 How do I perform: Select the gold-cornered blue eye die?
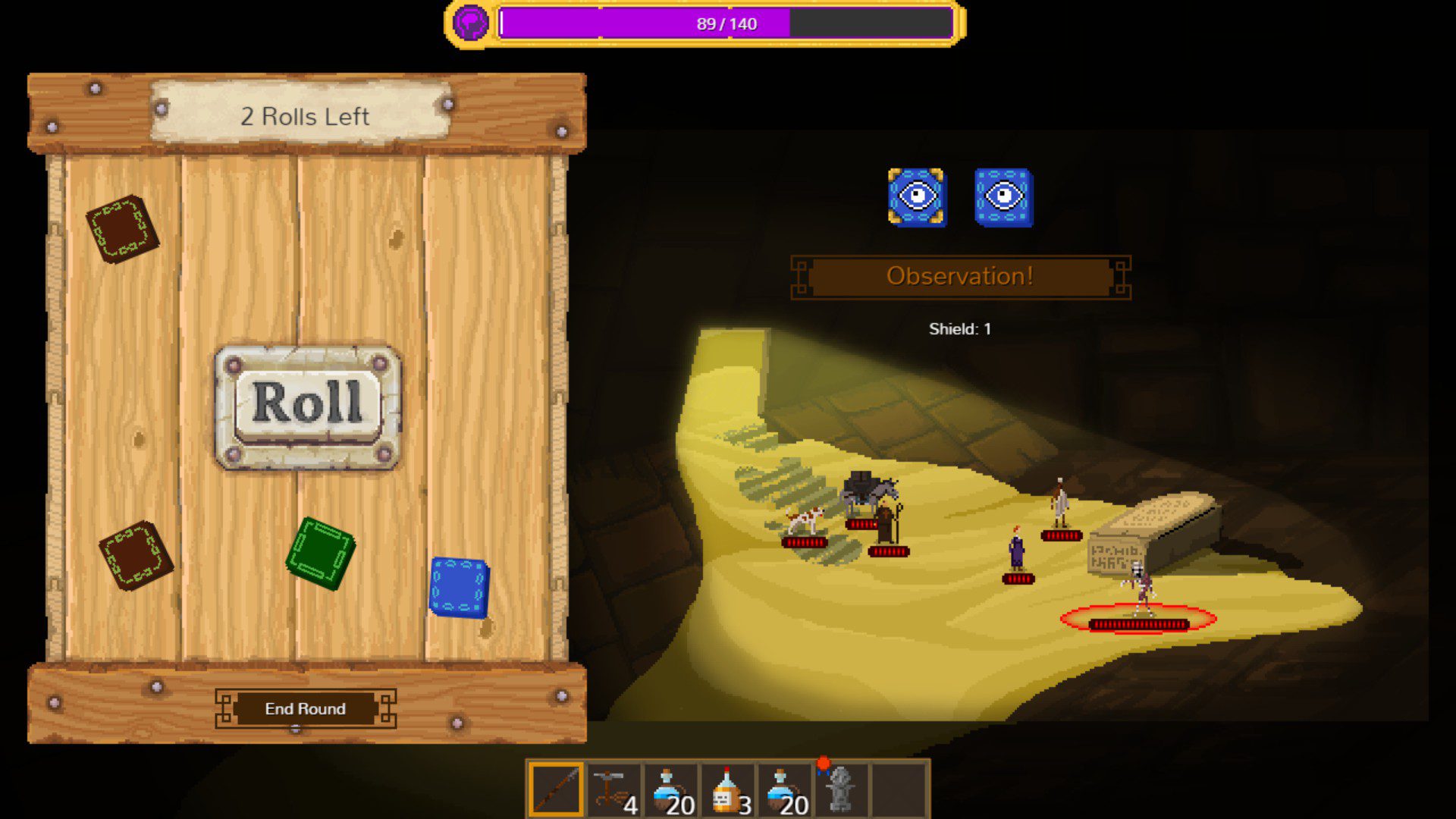[x=917, y=197]
